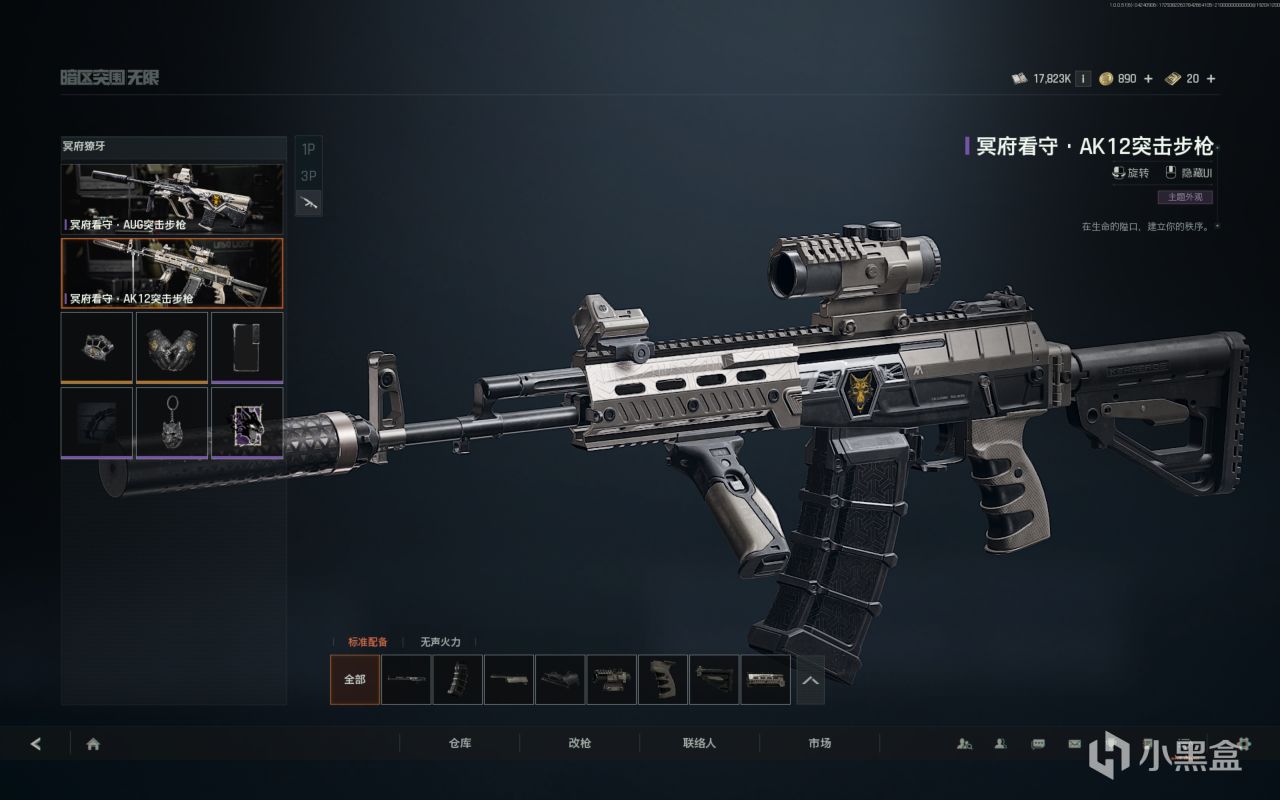Screen dimensions: 1280x800
Task: Switch to the 3P view tab
Action: tap(308, 176)
